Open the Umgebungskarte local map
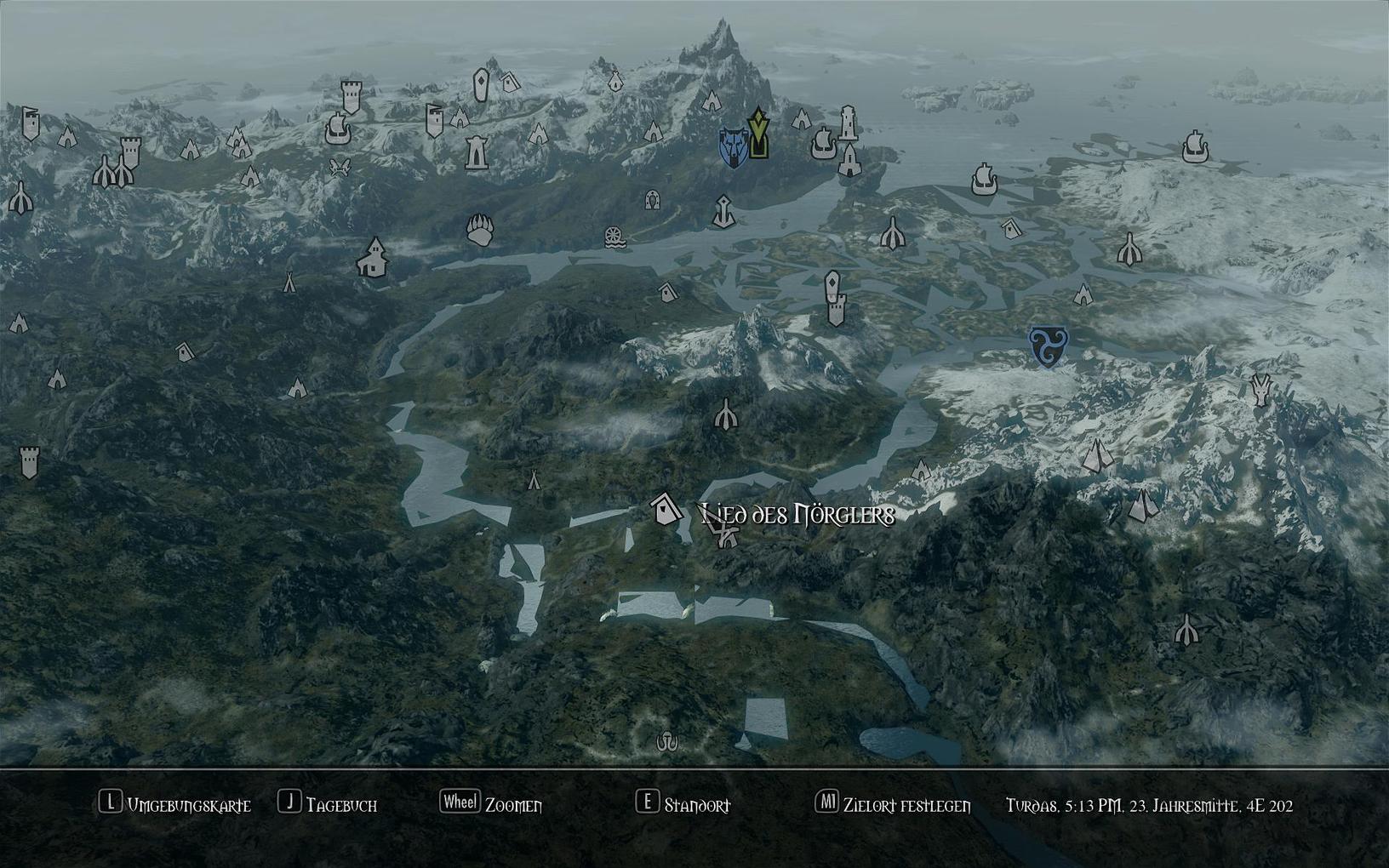This screenshot has width=1389, height=868. 176,804
